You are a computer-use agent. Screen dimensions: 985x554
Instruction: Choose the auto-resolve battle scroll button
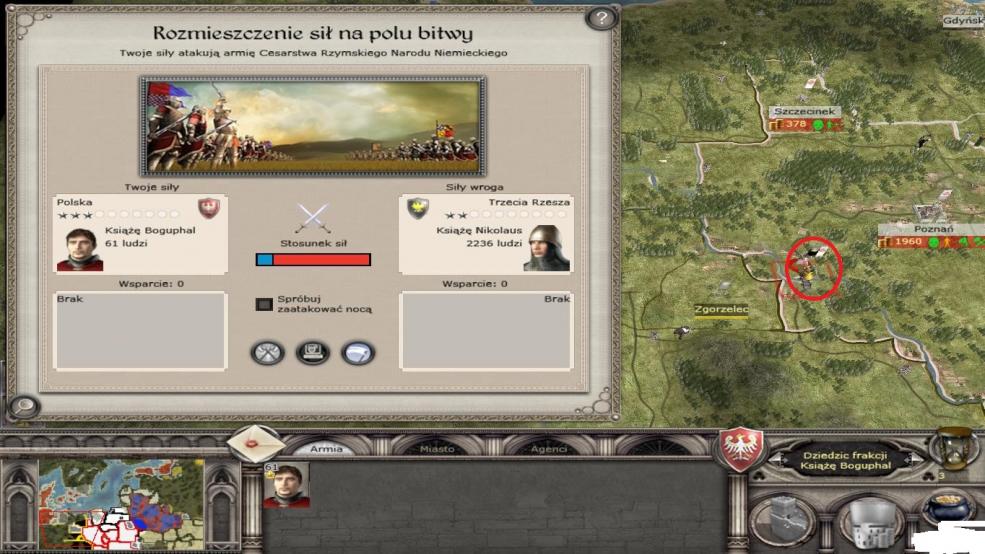click(x=312, y=352)
